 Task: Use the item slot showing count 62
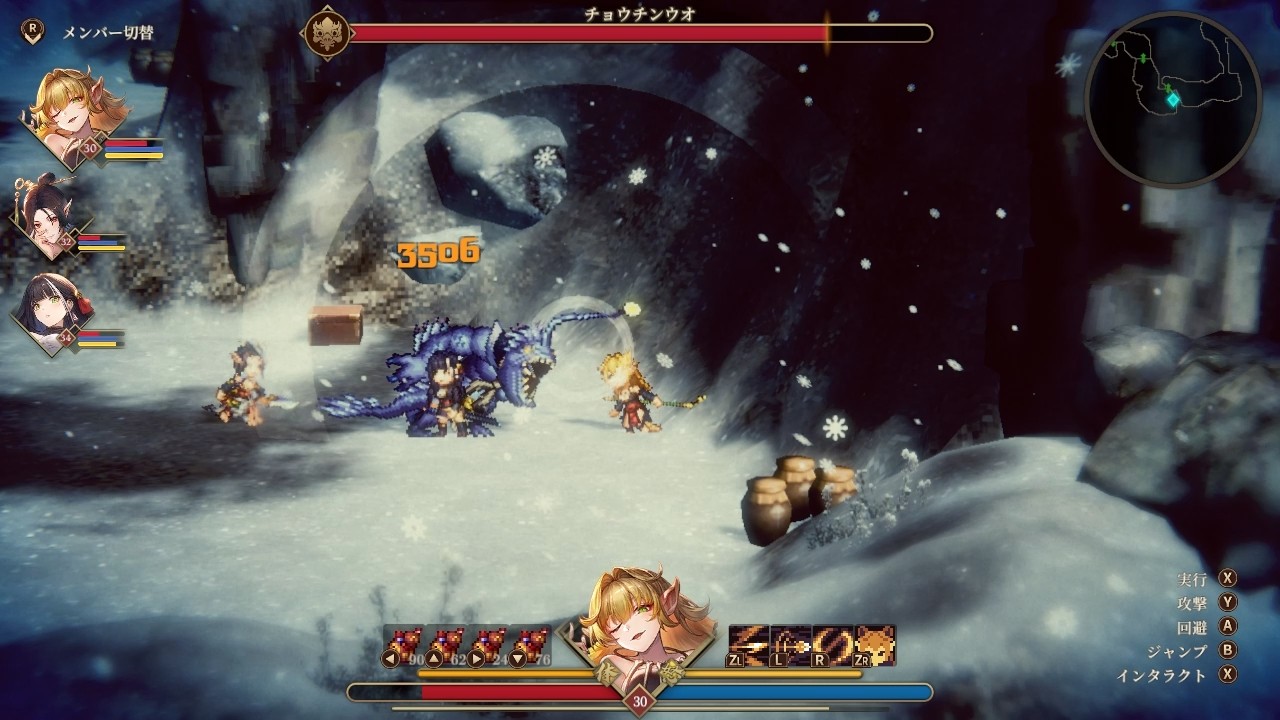(446, 645)
